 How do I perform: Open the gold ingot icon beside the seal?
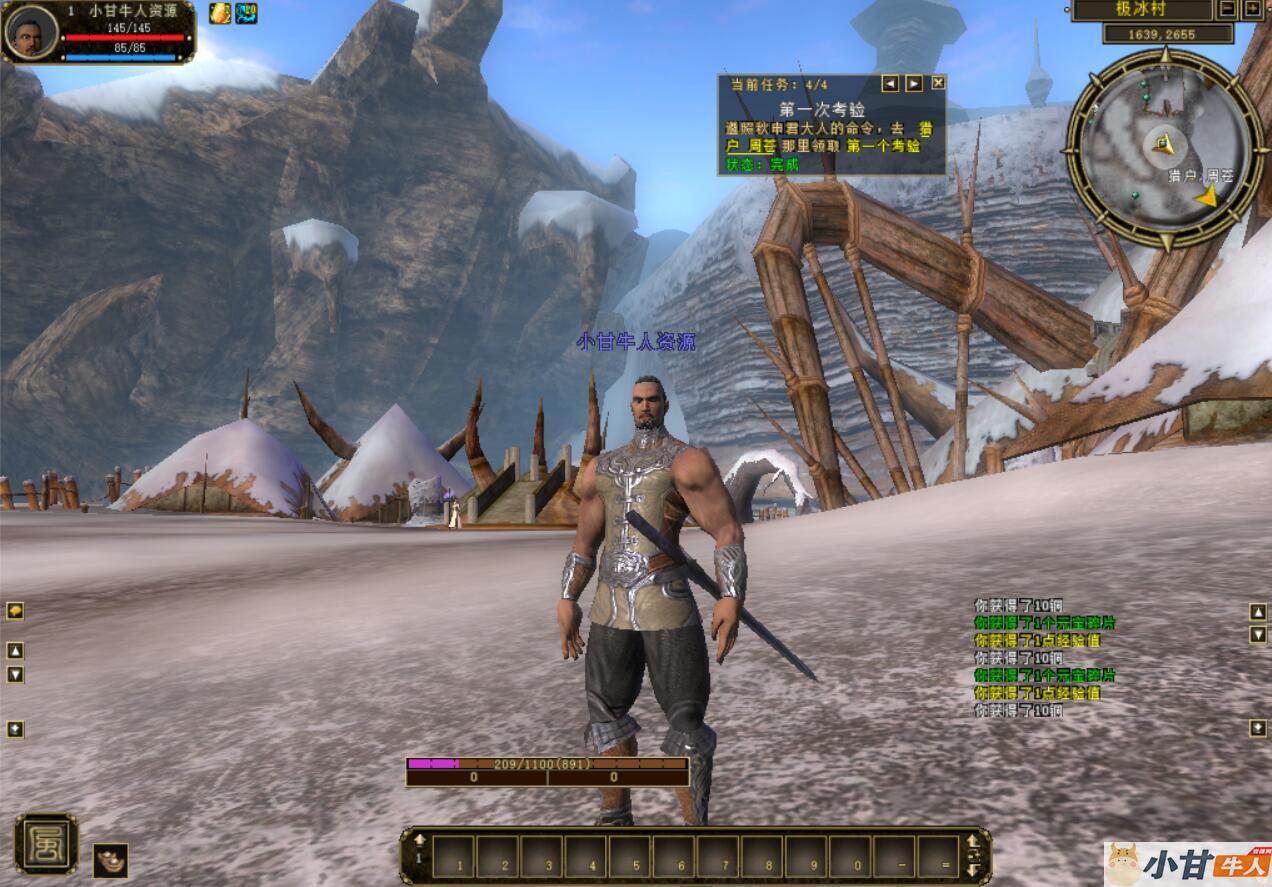pyautogui.click(x=110, y=860)
